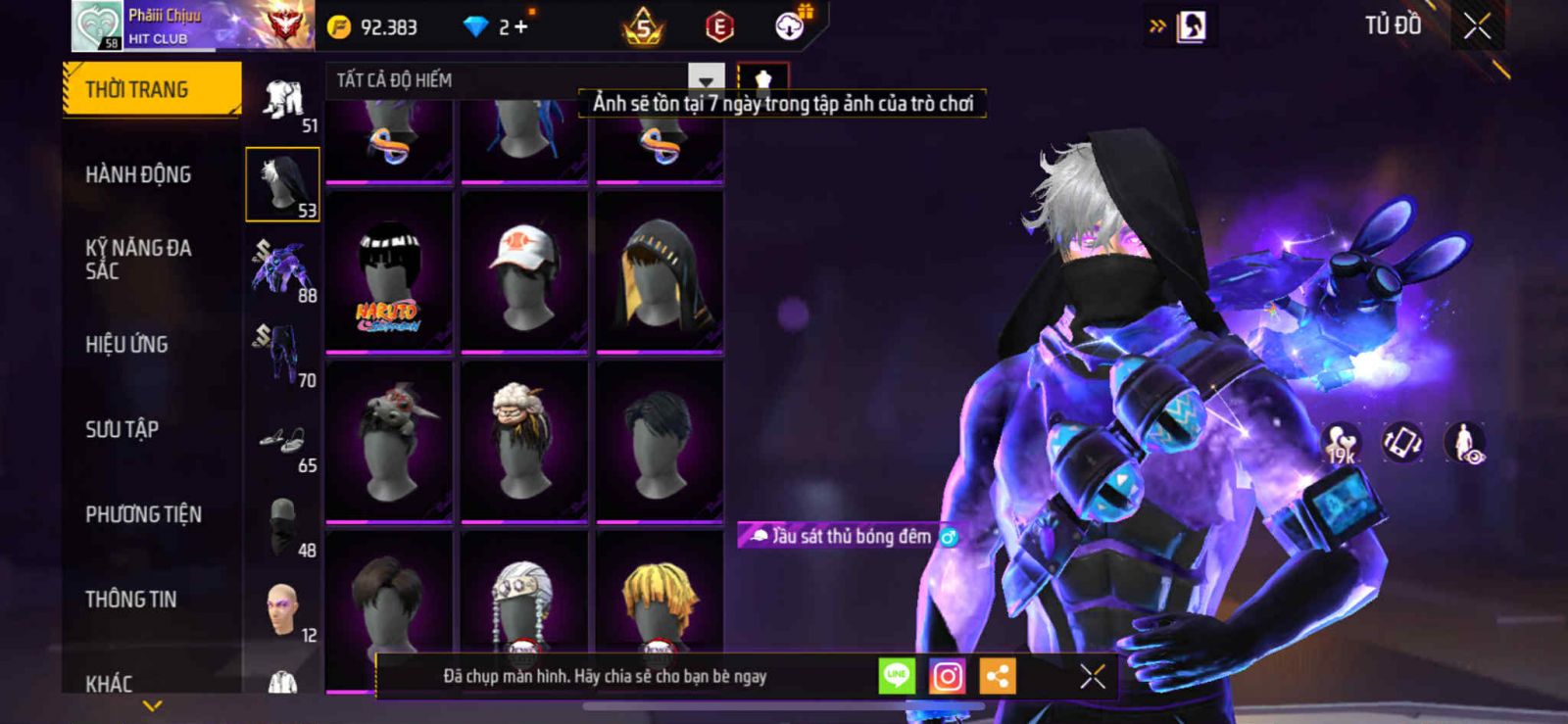
Task: Go to Sưu Tập section
Action: 122,429
